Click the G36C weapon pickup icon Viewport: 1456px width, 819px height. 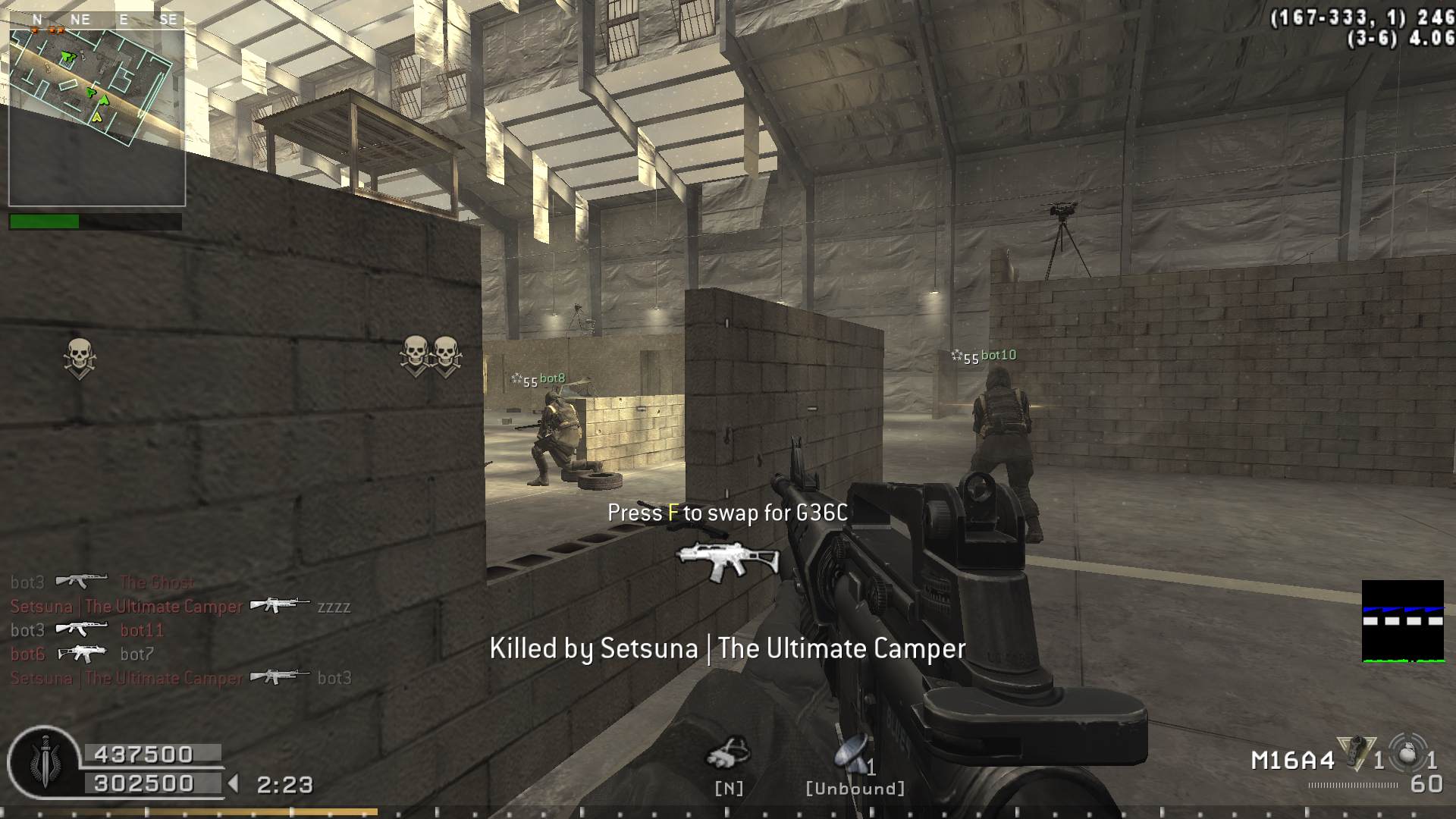click(x=727, y=563)
